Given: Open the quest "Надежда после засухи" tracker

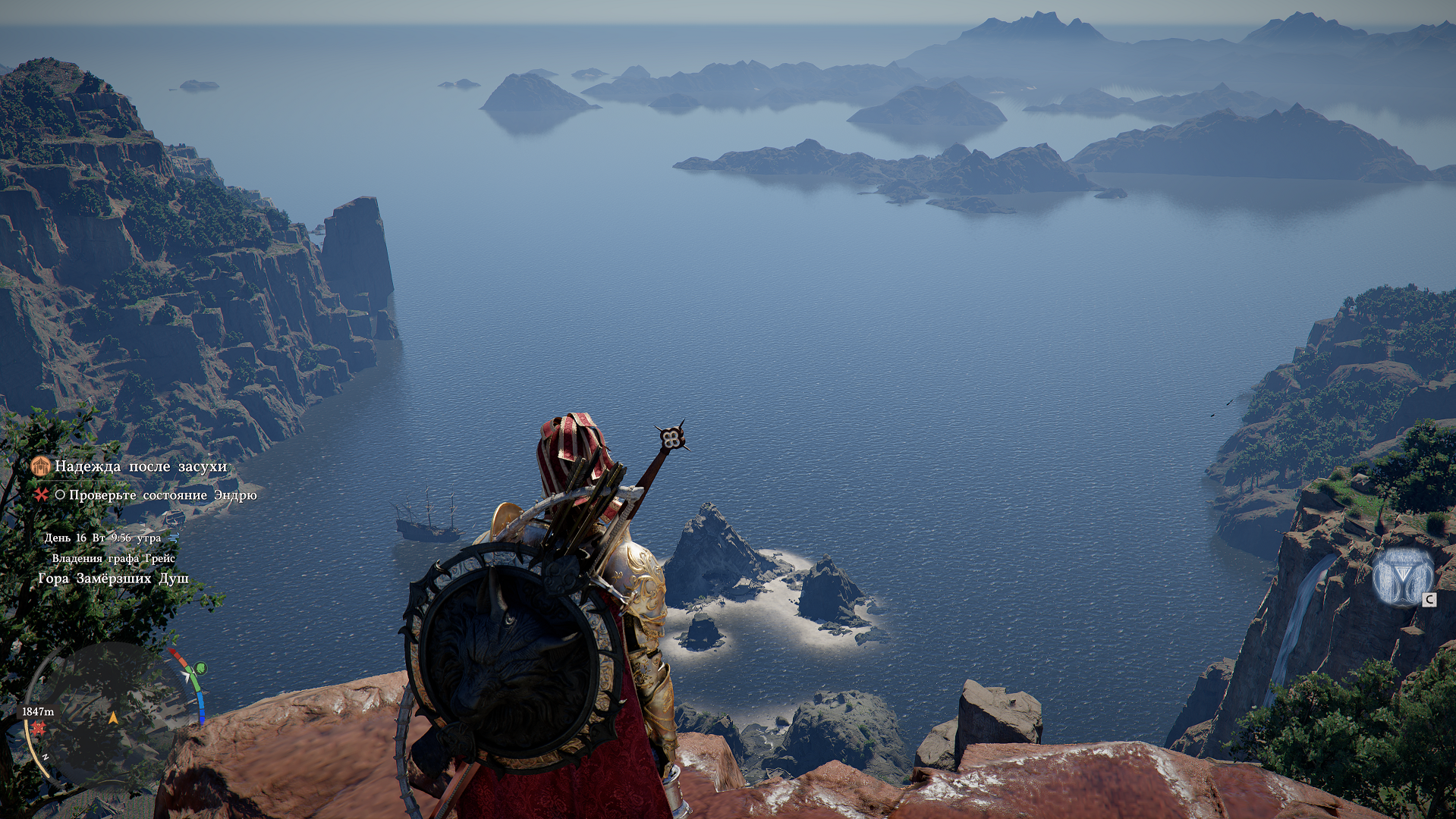Looking at the screenshot, I should click(x=140, y=466).
